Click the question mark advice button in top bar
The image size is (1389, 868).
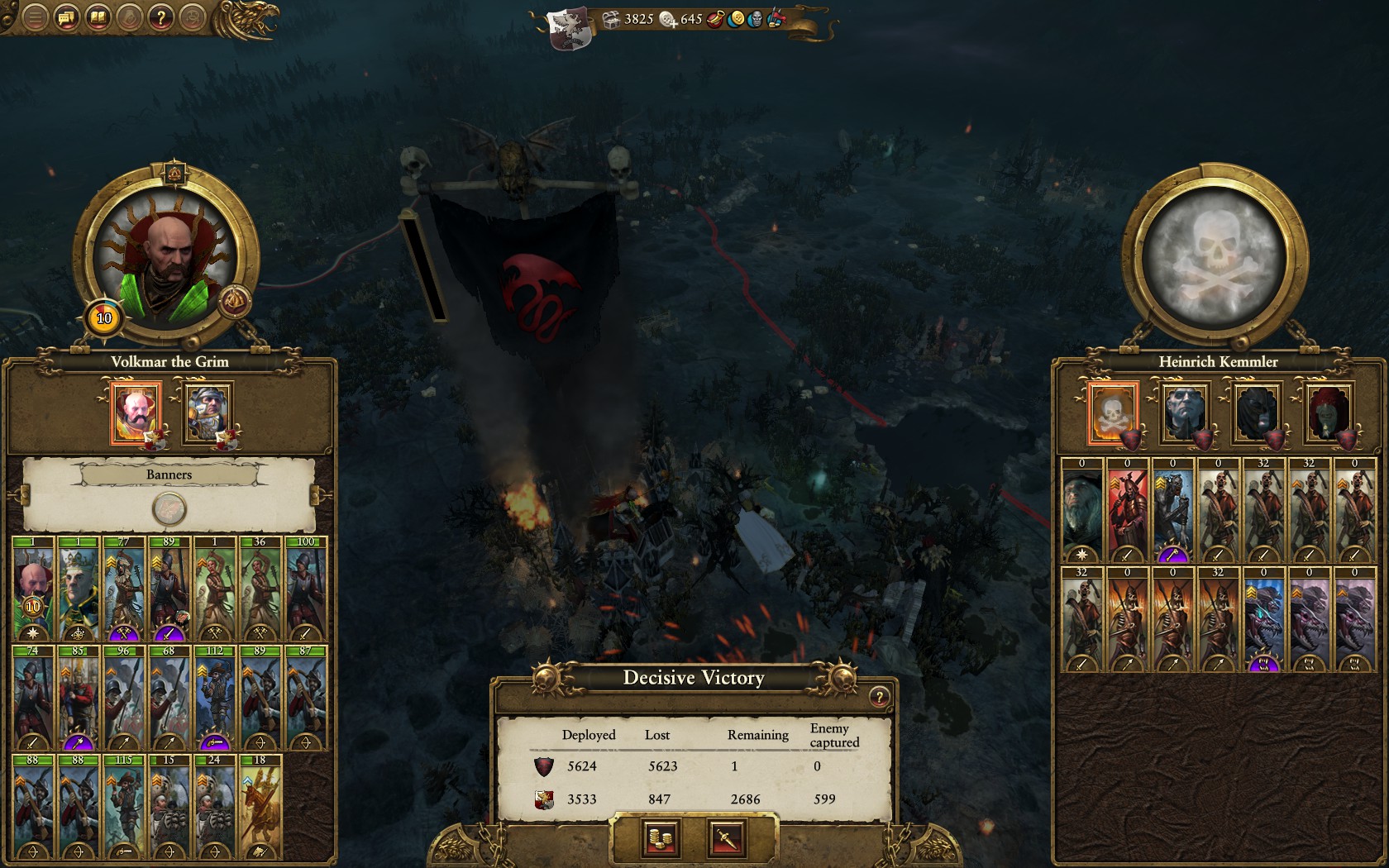(x=161, y=17)
